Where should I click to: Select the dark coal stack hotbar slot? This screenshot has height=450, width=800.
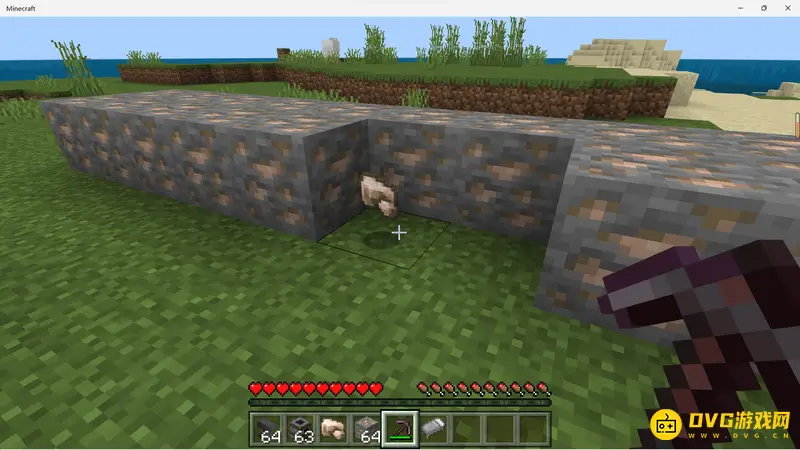coord(269,429)
